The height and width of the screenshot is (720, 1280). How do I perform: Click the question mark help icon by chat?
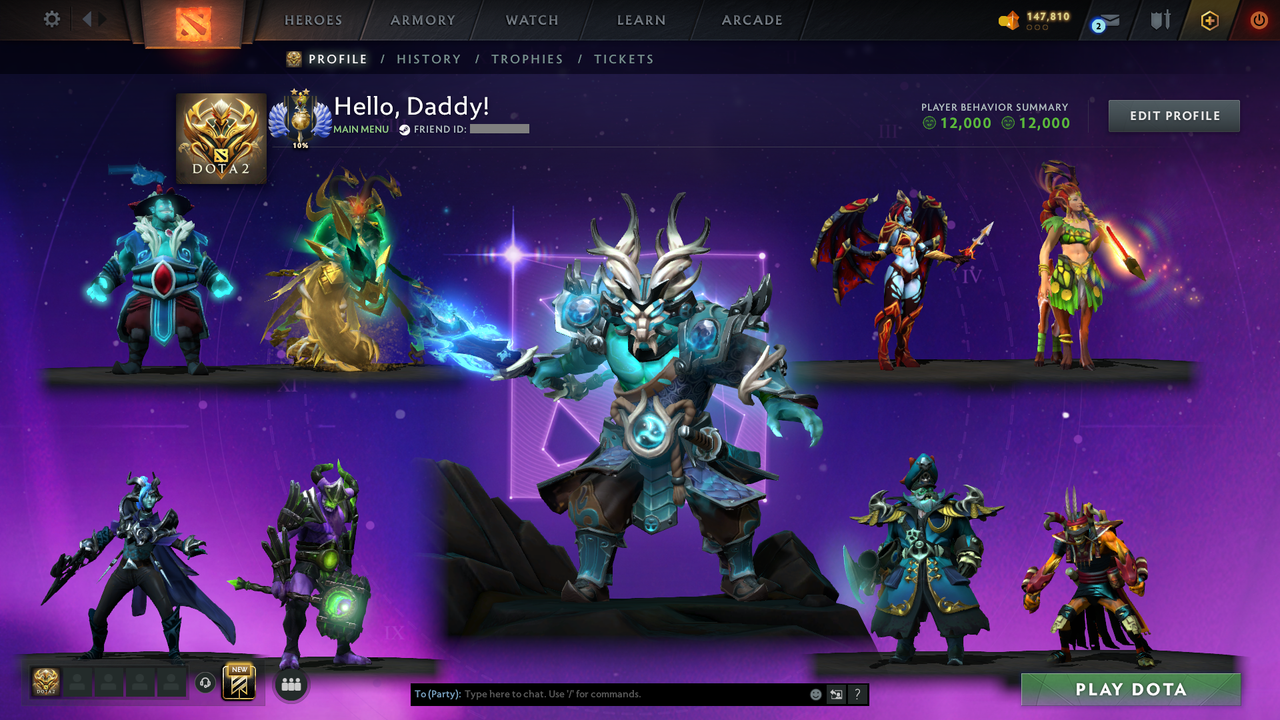pos(856,694)
